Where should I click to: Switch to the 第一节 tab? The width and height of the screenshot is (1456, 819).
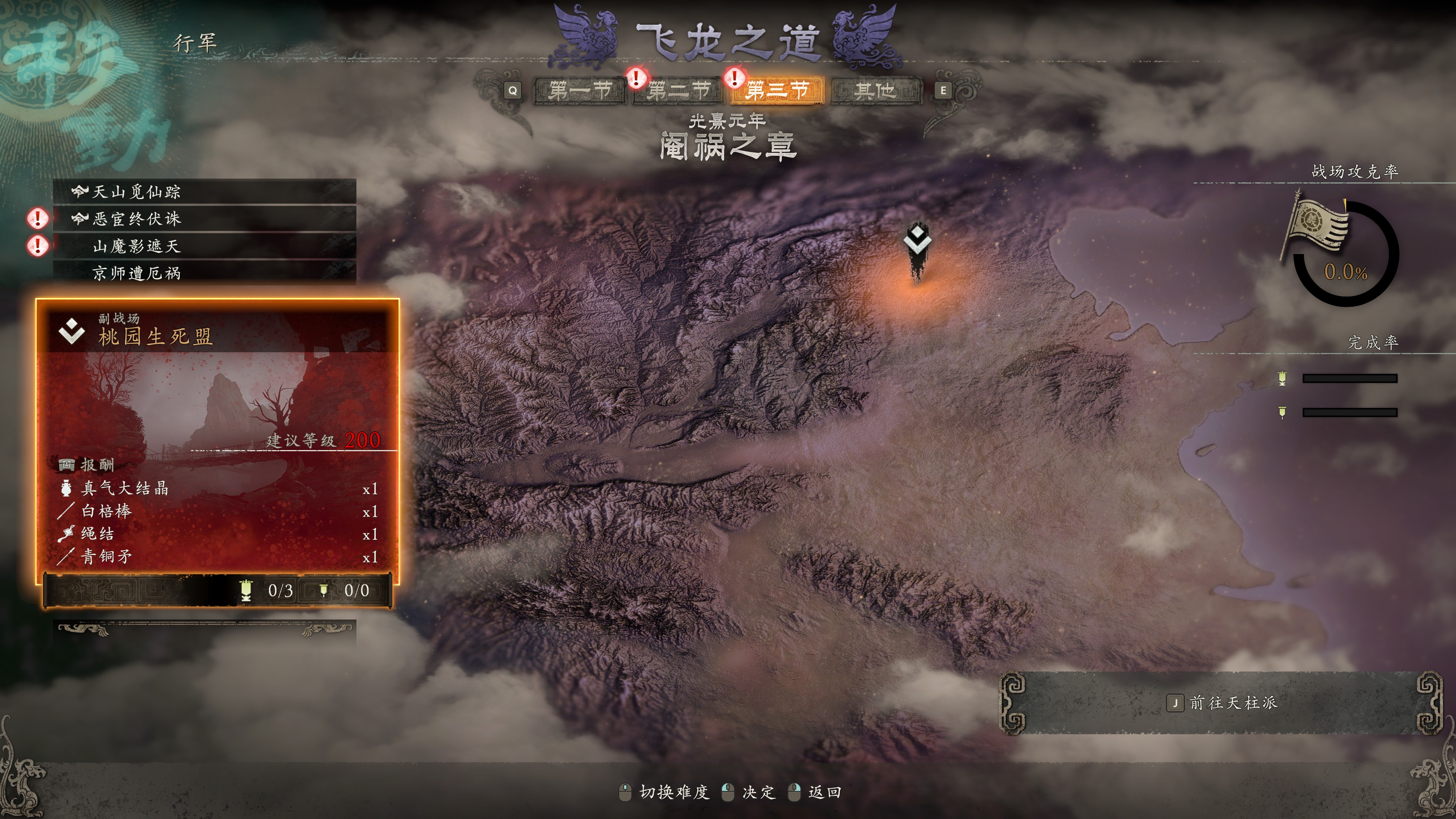click(580, 91)
